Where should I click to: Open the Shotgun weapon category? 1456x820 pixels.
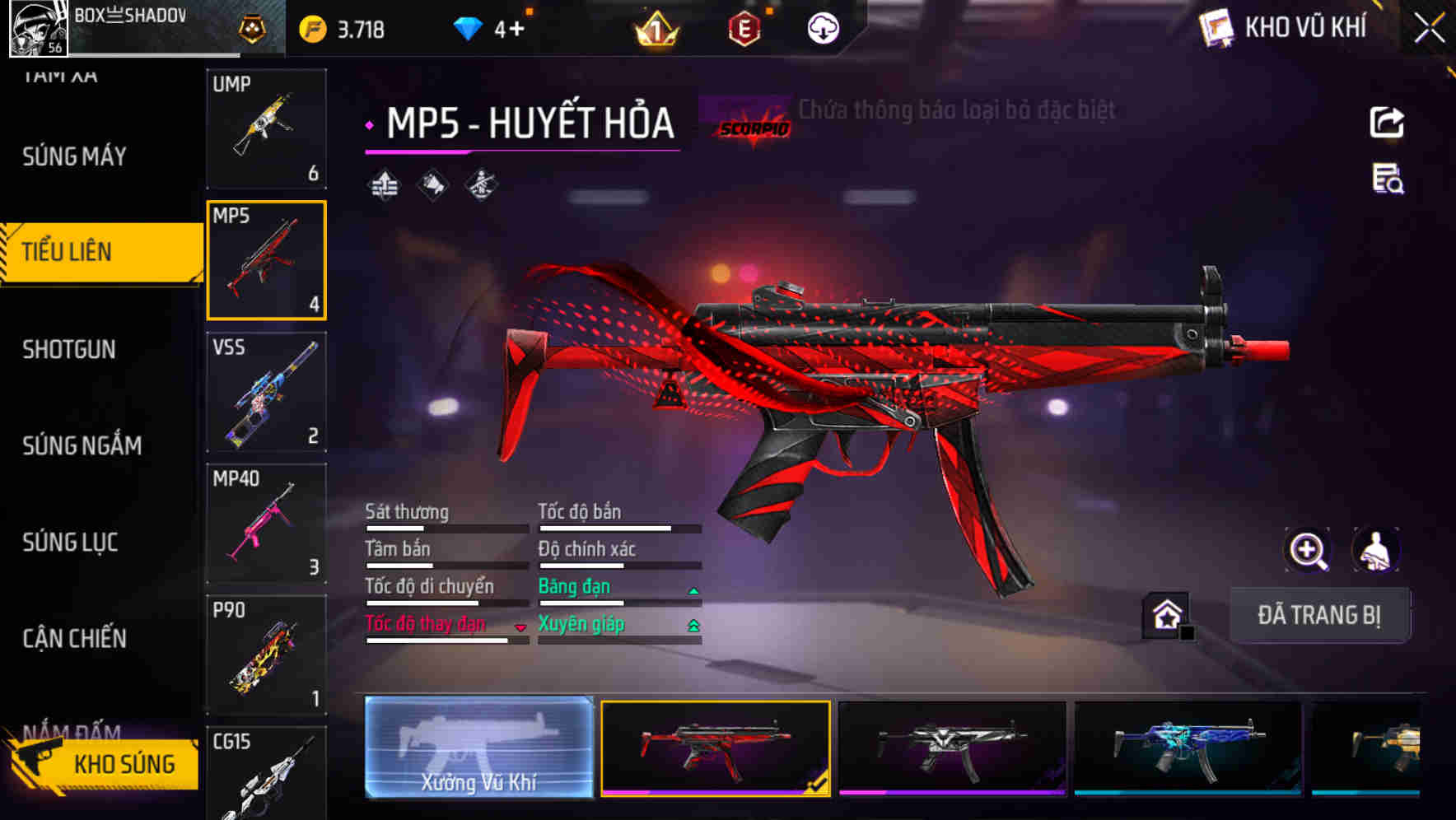pos(68,349)
